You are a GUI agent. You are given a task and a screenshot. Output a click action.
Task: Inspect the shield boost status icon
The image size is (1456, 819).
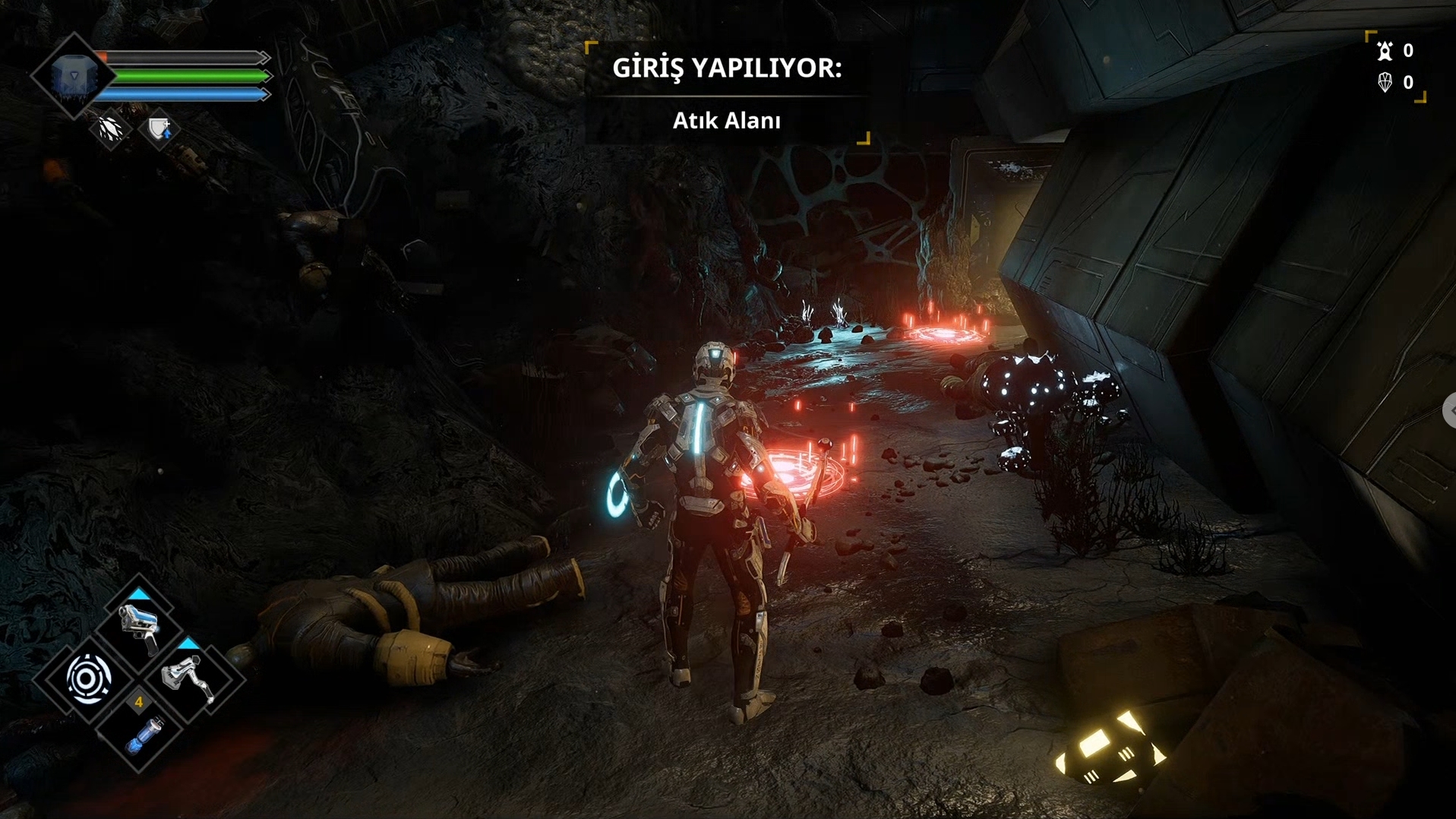pos(159,130)
